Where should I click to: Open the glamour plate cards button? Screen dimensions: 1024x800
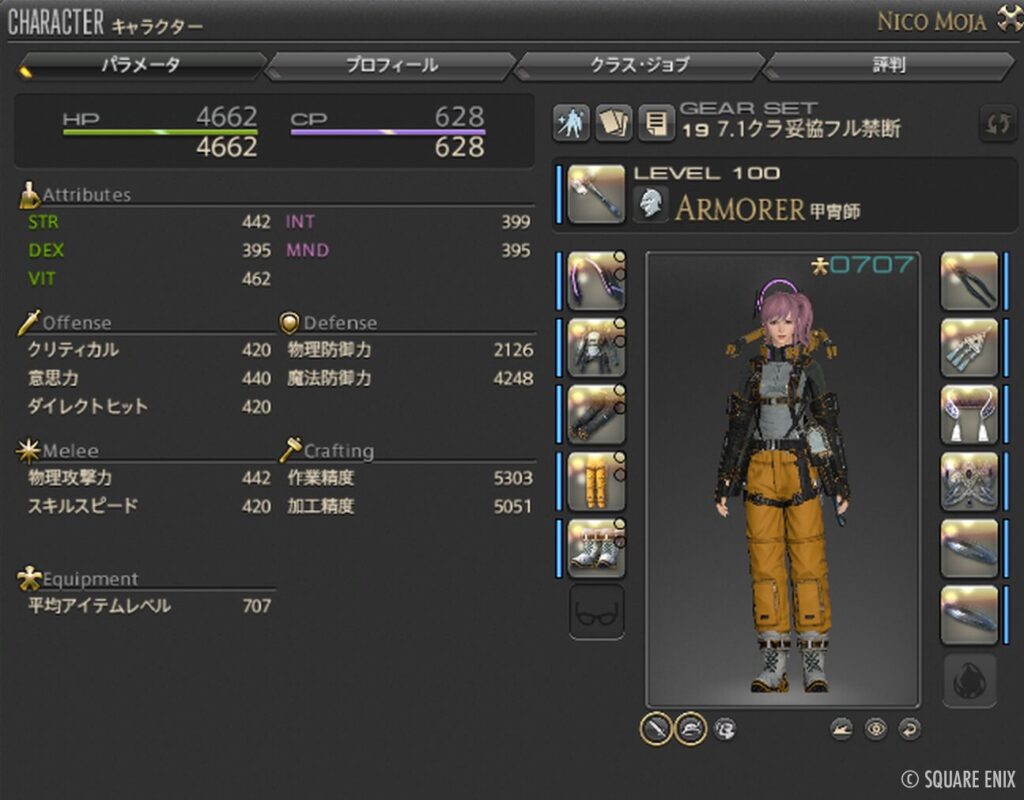coord(613,124)
